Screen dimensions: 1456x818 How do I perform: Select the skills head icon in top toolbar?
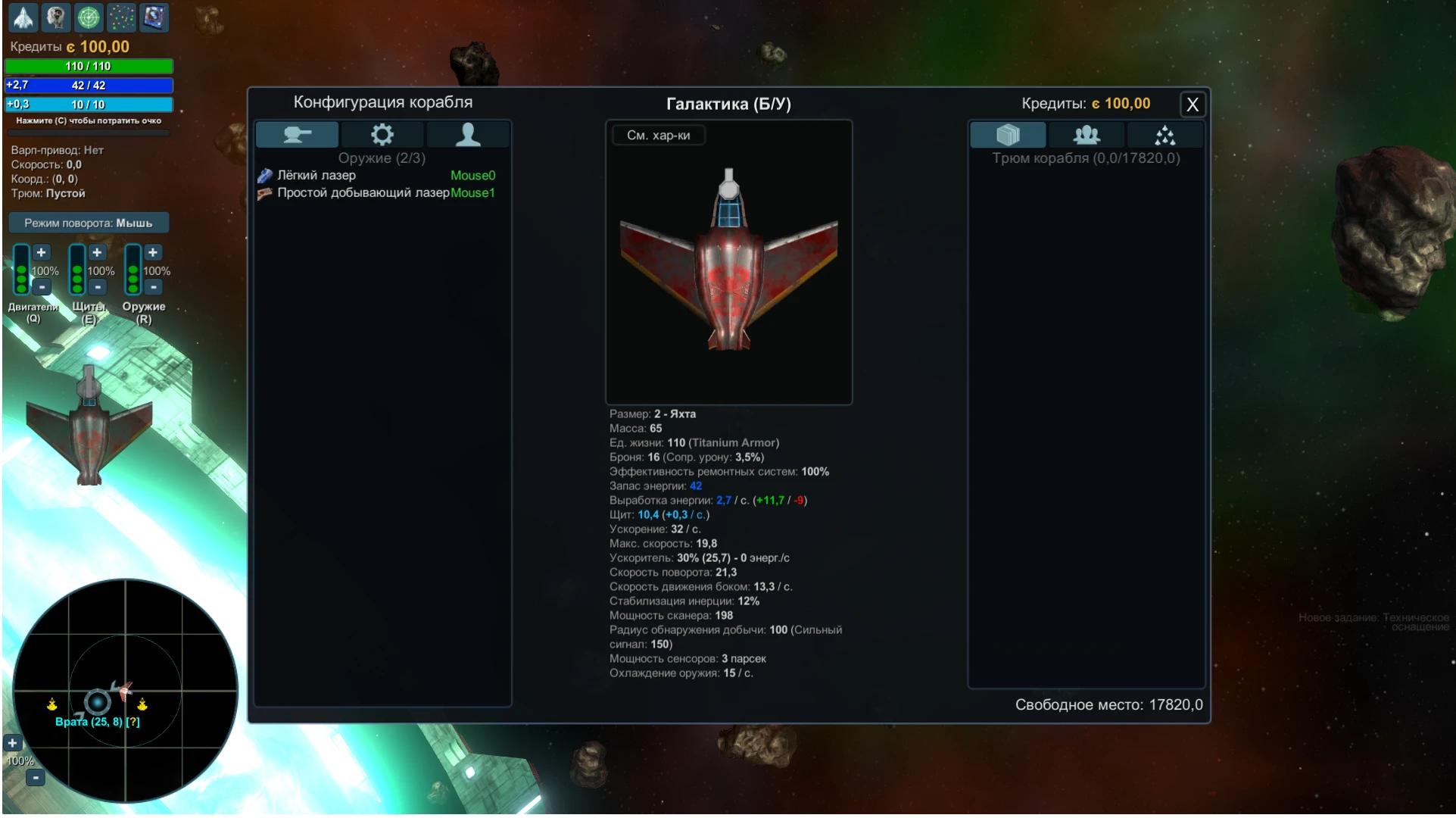point(55,17)
